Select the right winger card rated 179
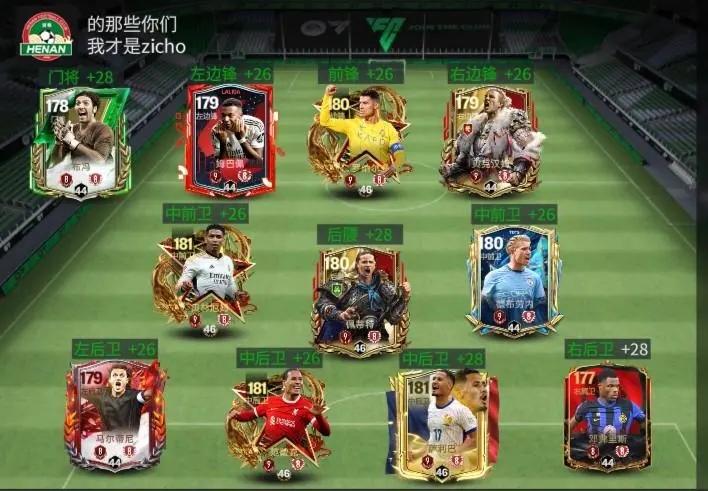 [x=490, y=140]
